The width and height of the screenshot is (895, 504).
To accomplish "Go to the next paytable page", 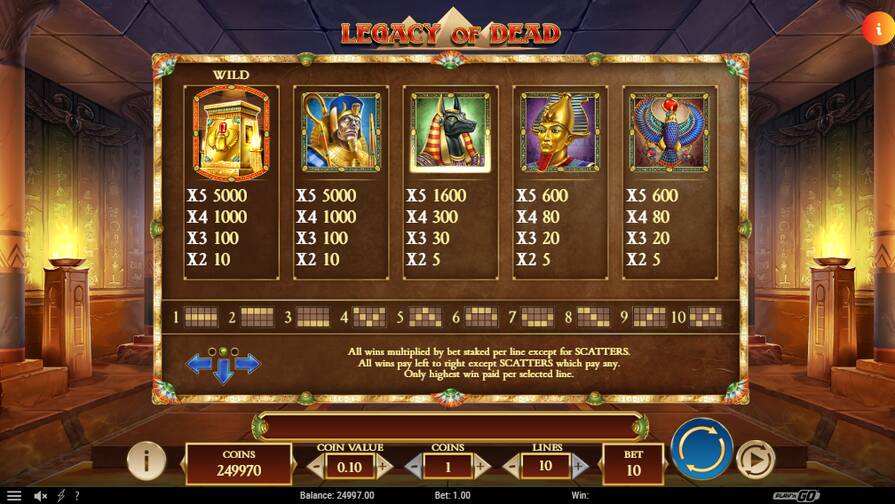I will pyautogui.click(x=248, y=364).
